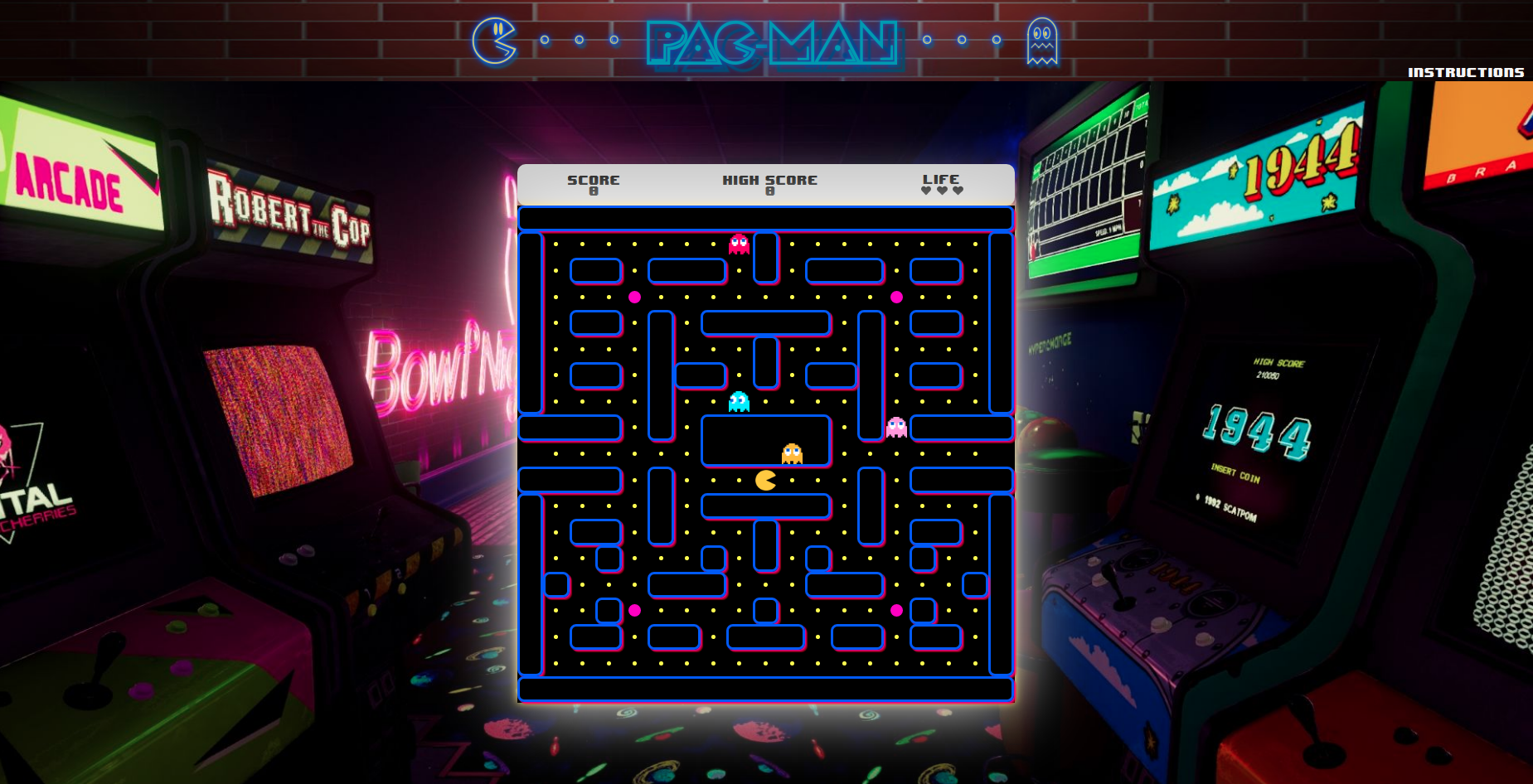1533x784 pixels.
Task: Click the ghost icon right of the title
Action: click(x=1043, y=41)
